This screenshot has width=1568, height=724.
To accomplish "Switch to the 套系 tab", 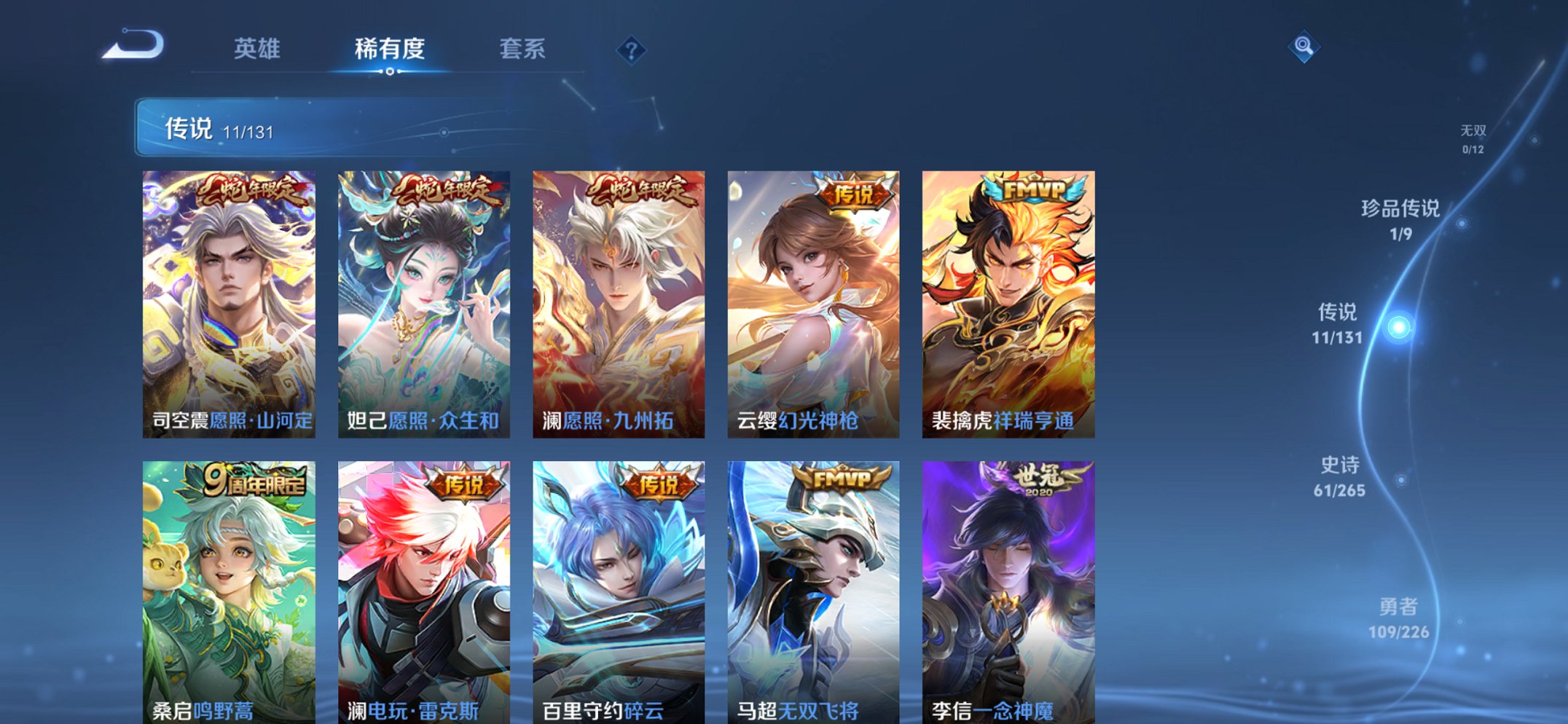I will point(523,50).
